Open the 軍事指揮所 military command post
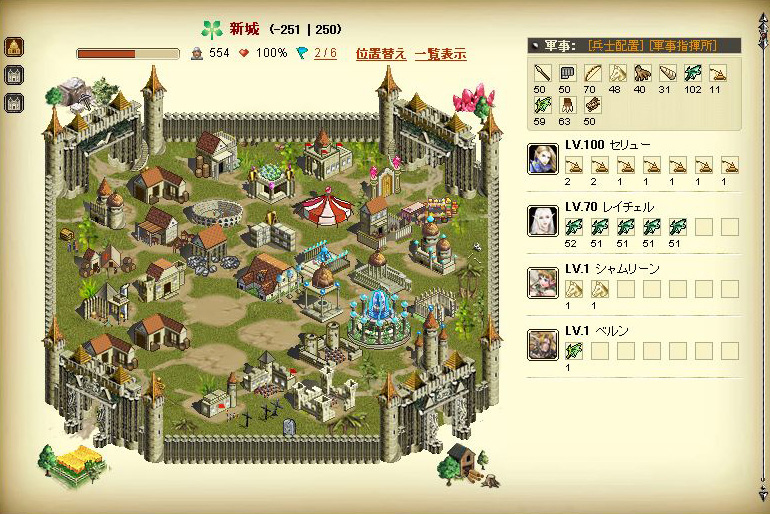The height and width of the screenshot is (514, 770). [681, 45]
